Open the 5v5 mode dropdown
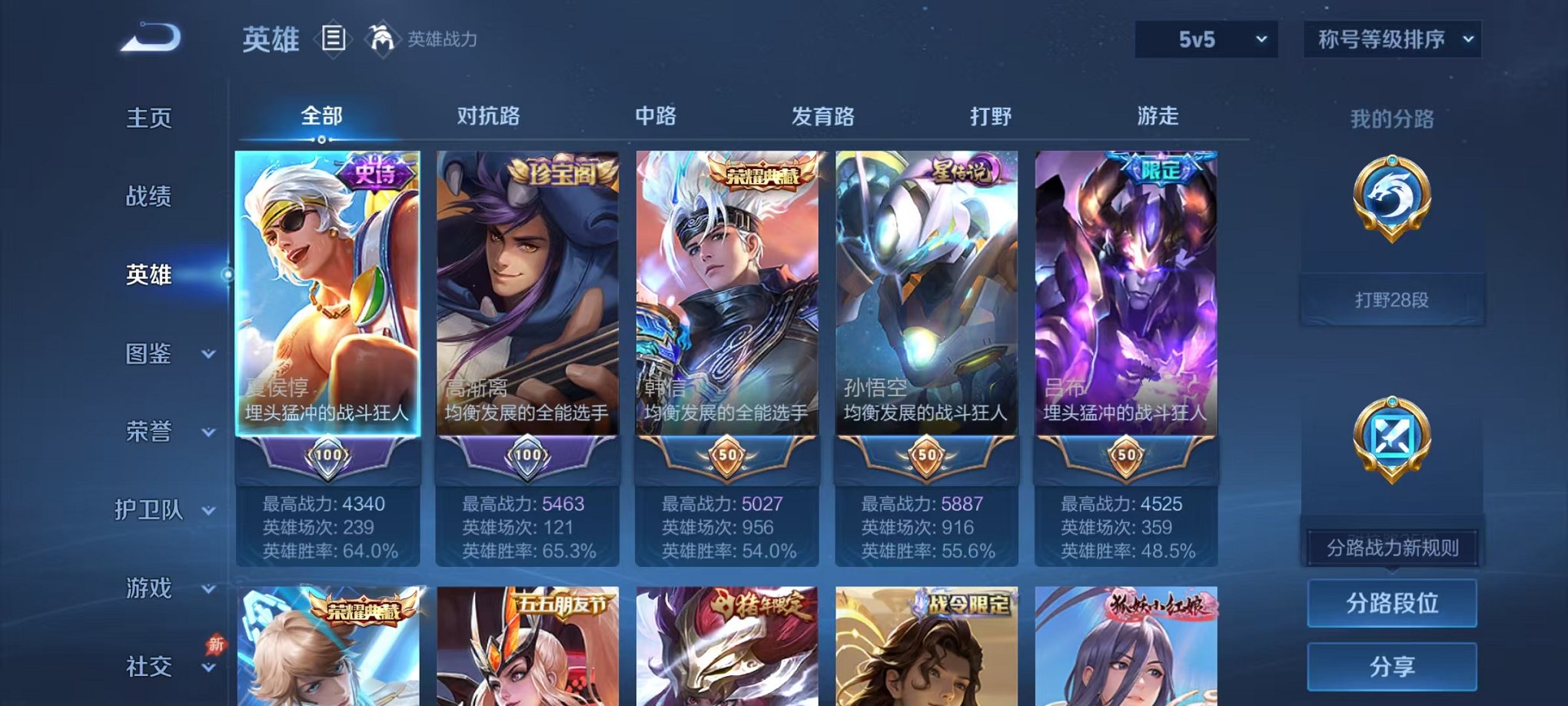 click(x=1204, y=38)
